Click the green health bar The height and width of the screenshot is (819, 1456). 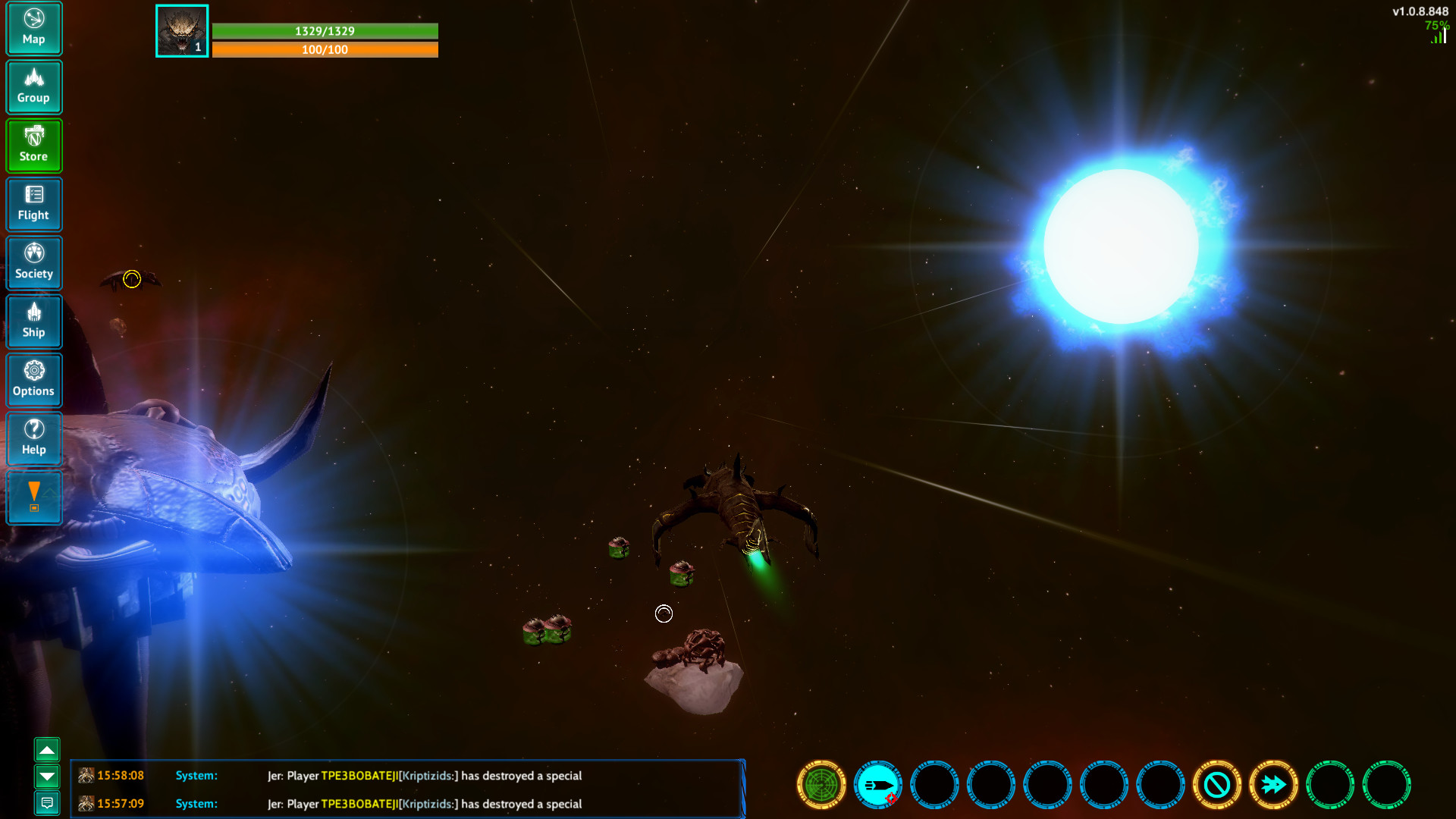tap(326, 32)
